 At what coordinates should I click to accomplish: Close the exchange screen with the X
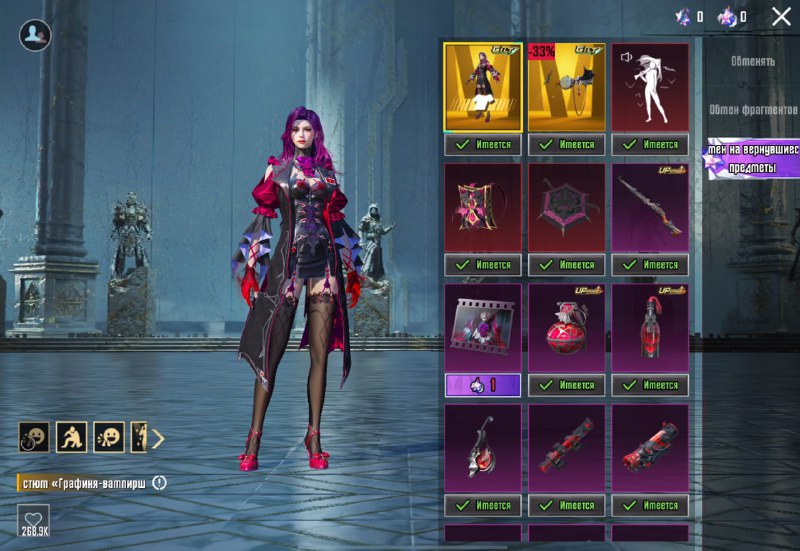point(781,16)
